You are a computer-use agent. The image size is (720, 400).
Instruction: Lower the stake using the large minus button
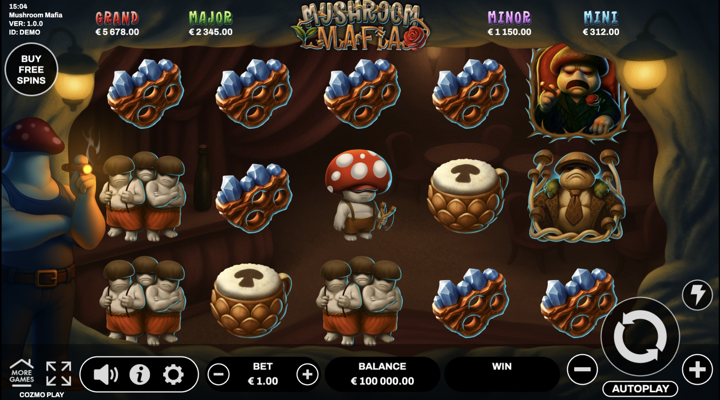pyautogui.click(x=582, y=370)
